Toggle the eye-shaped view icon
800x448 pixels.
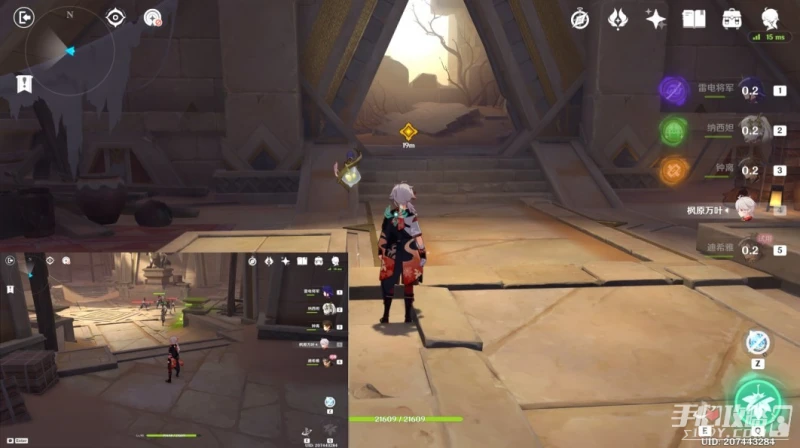(x=116, y=17)
